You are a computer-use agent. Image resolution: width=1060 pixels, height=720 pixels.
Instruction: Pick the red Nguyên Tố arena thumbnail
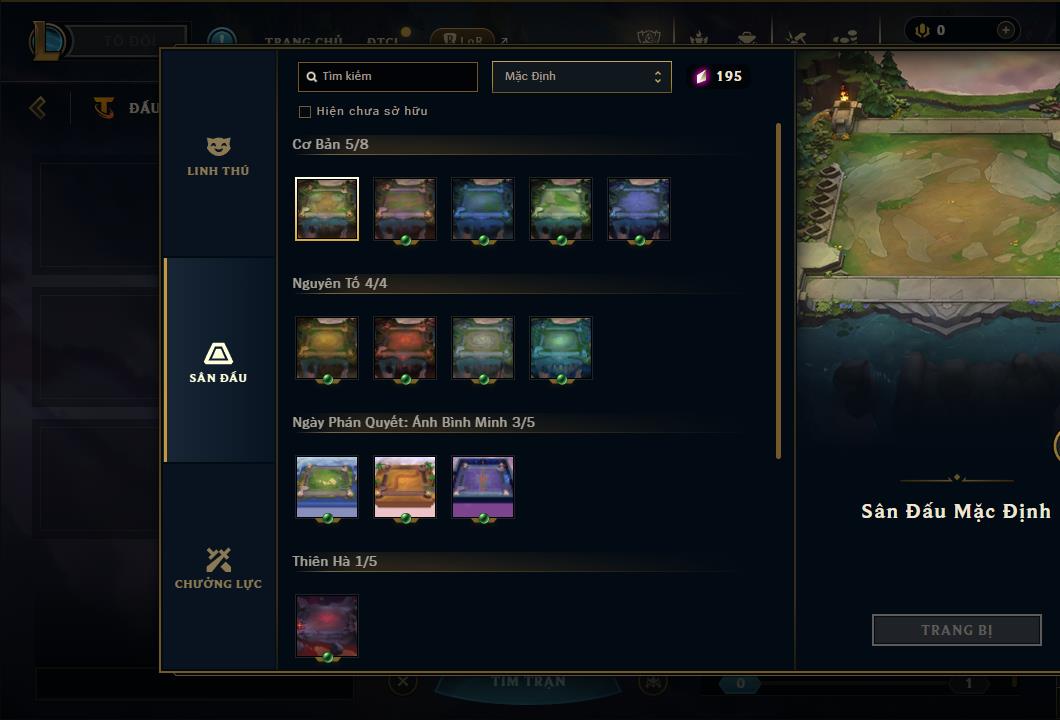point(405,348)
